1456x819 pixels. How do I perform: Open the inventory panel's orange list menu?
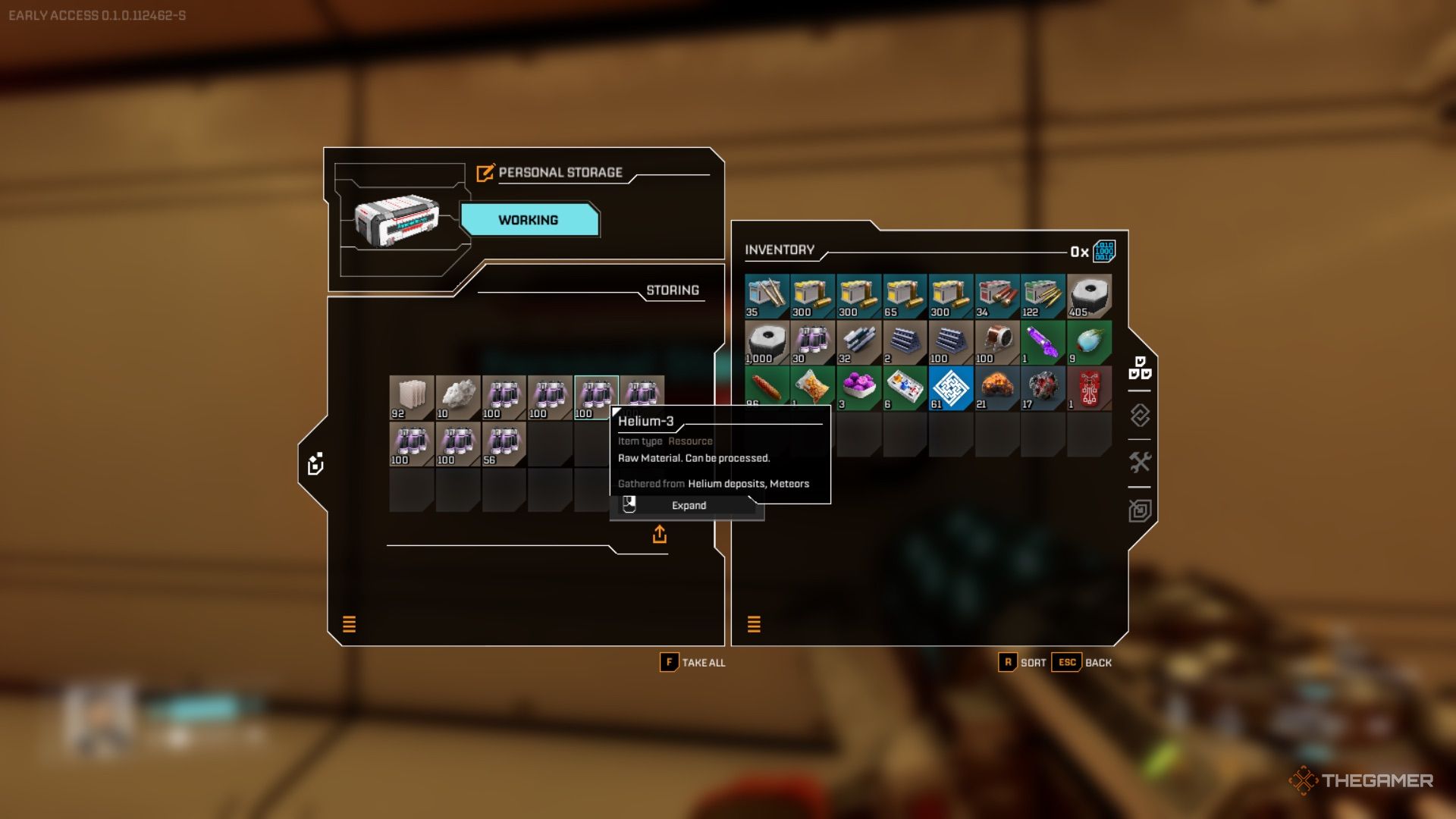(754, 624)
